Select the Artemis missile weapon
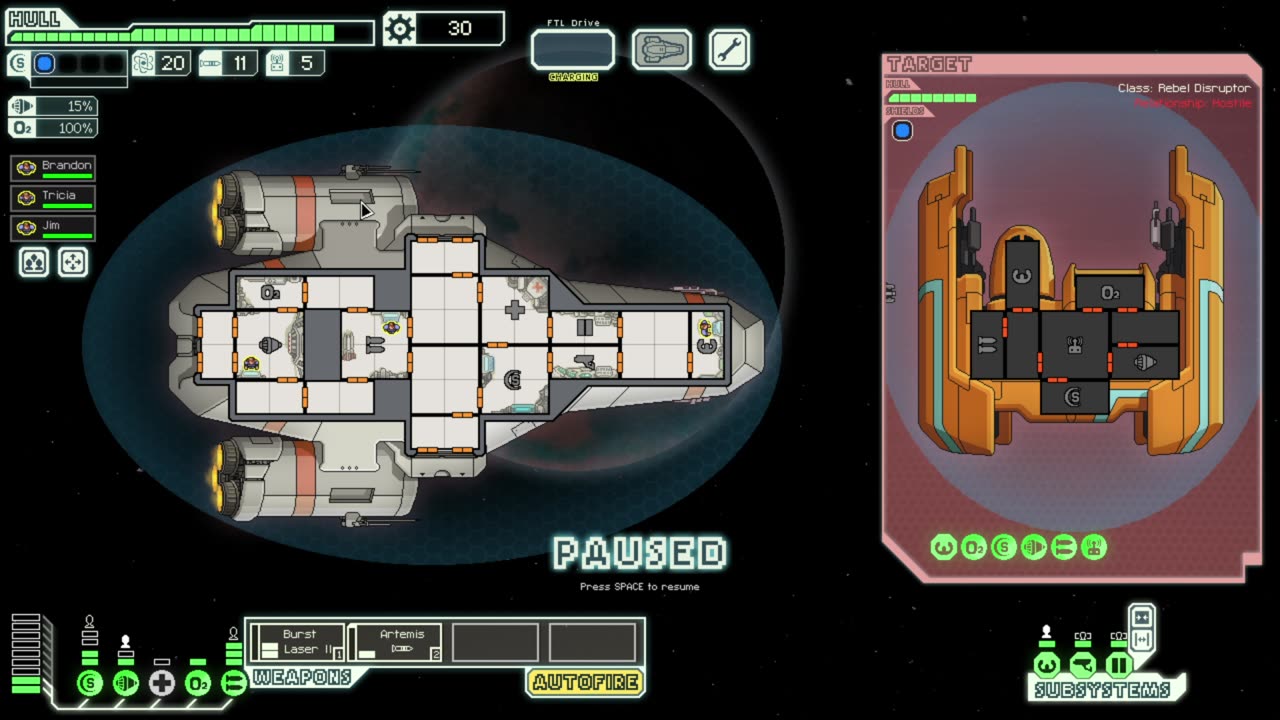Screen dimensions: 1280x720 [x=394, y=642]
